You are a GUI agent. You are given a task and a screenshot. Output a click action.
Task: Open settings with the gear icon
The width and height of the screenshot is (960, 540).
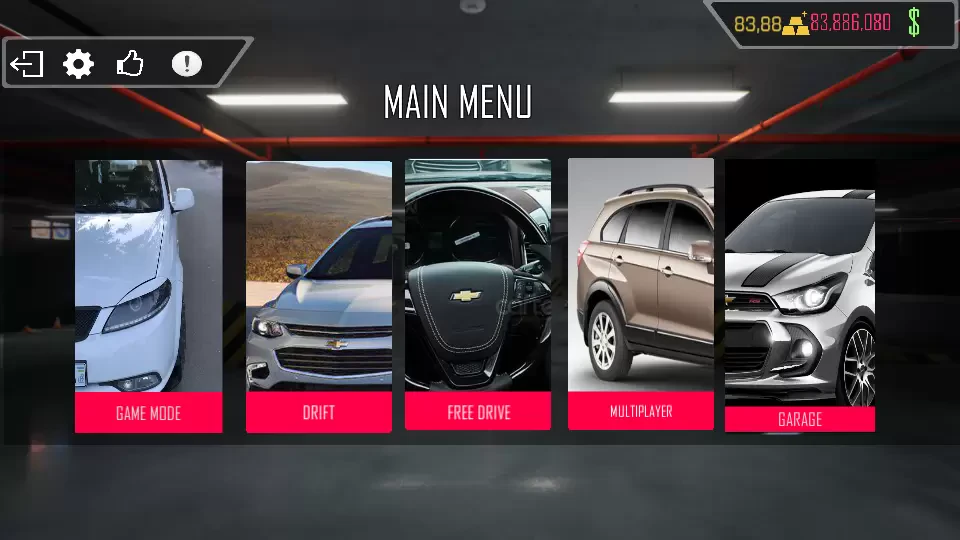(x=78, y=65)
